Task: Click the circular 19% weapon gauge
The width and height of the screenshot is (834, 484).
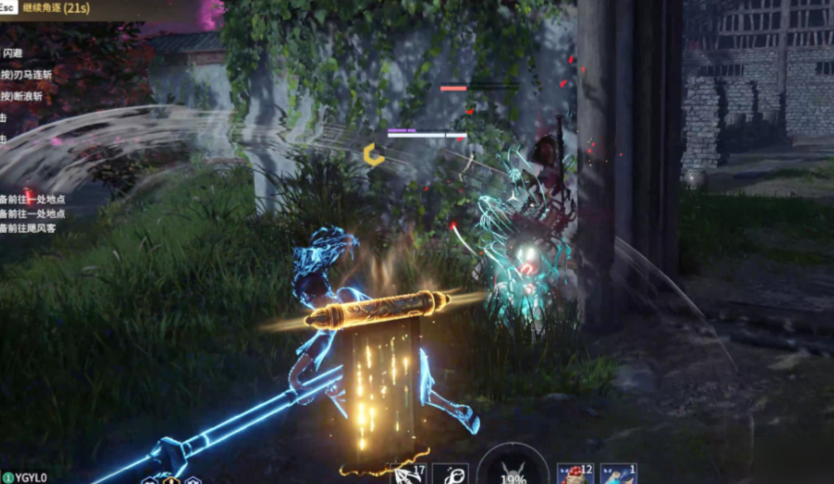Action: pyautogui.click(x=512, y=468)
